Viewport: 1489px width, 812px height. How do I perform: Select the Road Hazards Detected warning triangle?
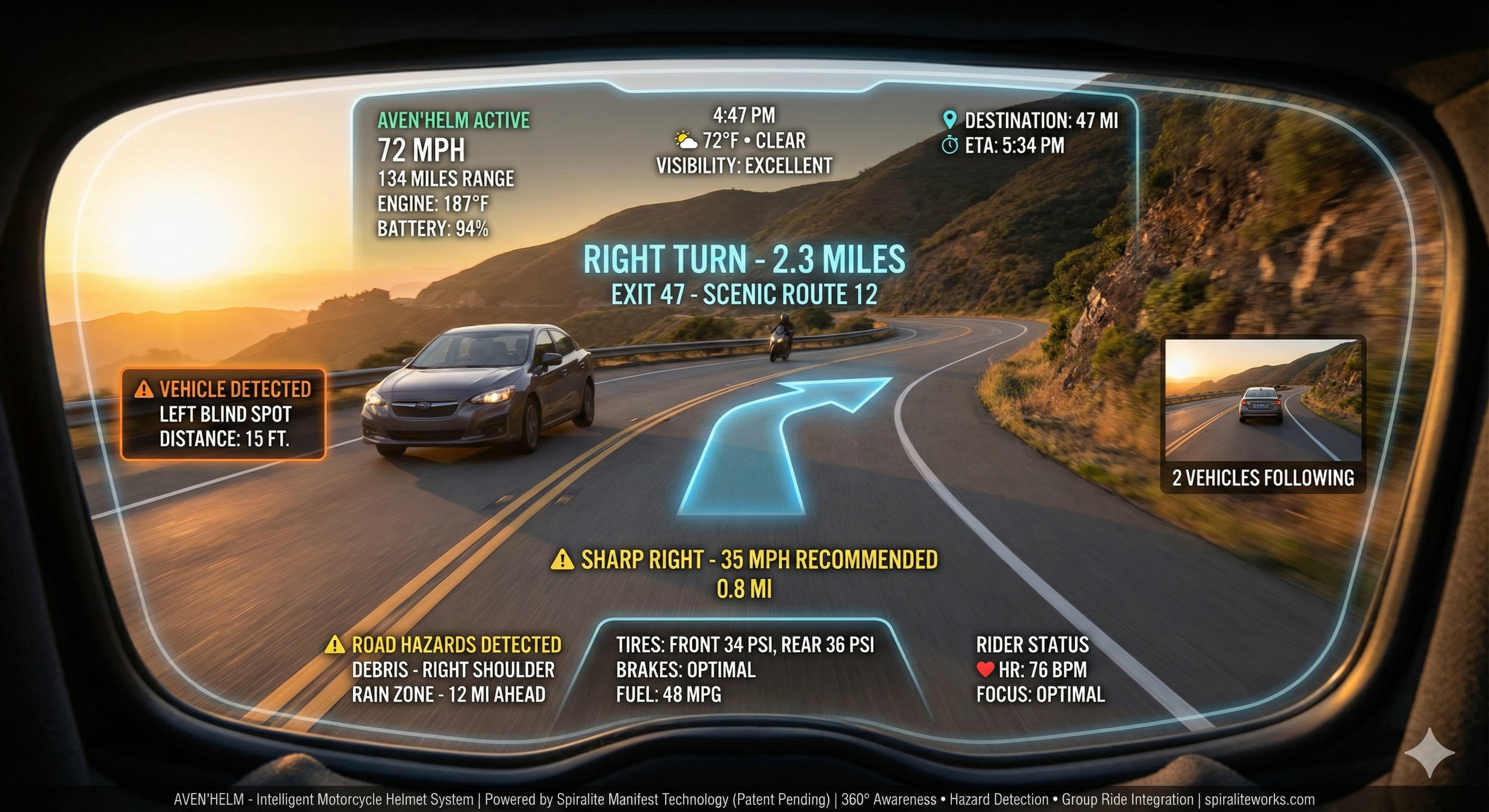335,644
